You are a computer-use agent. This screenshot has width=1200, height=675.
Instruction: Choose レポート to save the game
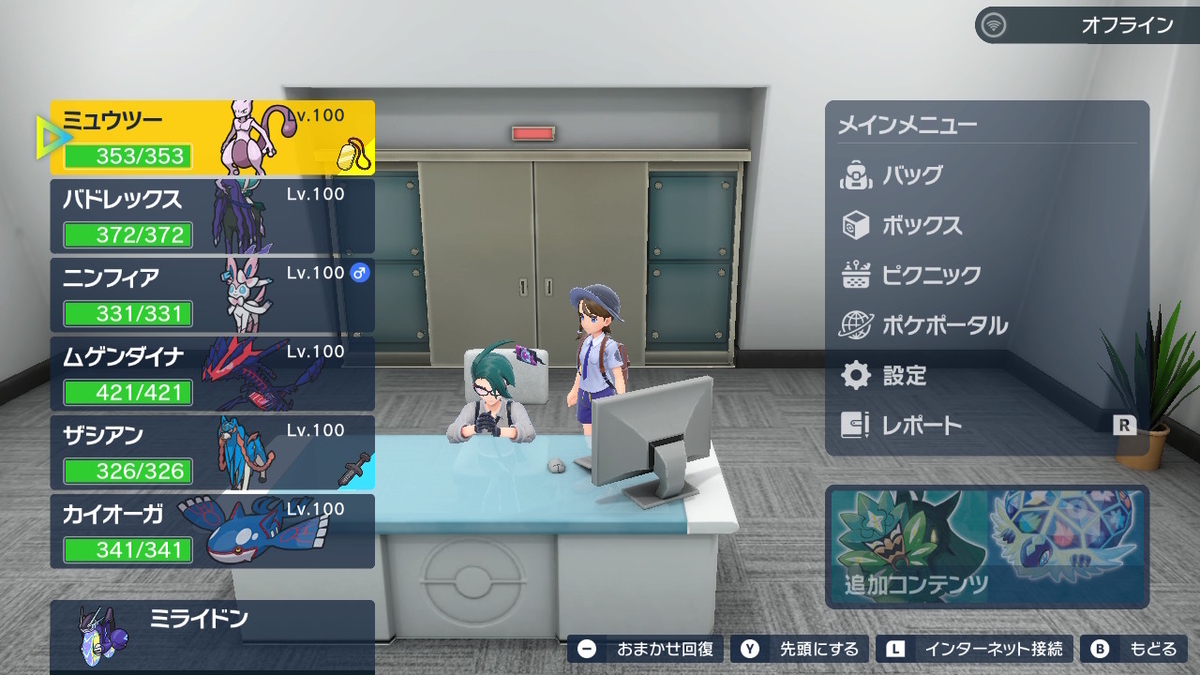(920, 426)
